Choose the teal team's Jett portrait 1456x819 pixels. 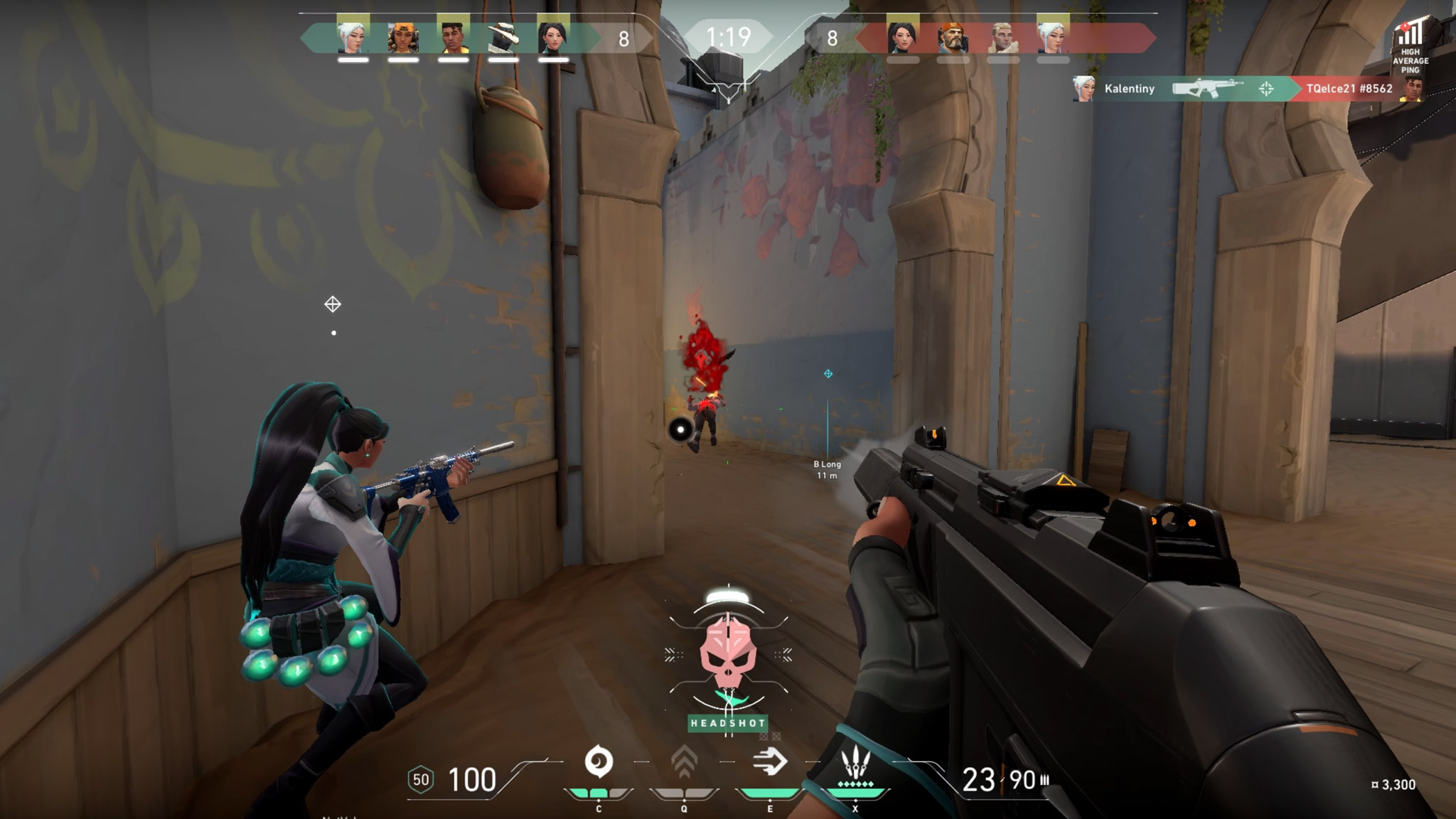(353, 36)
